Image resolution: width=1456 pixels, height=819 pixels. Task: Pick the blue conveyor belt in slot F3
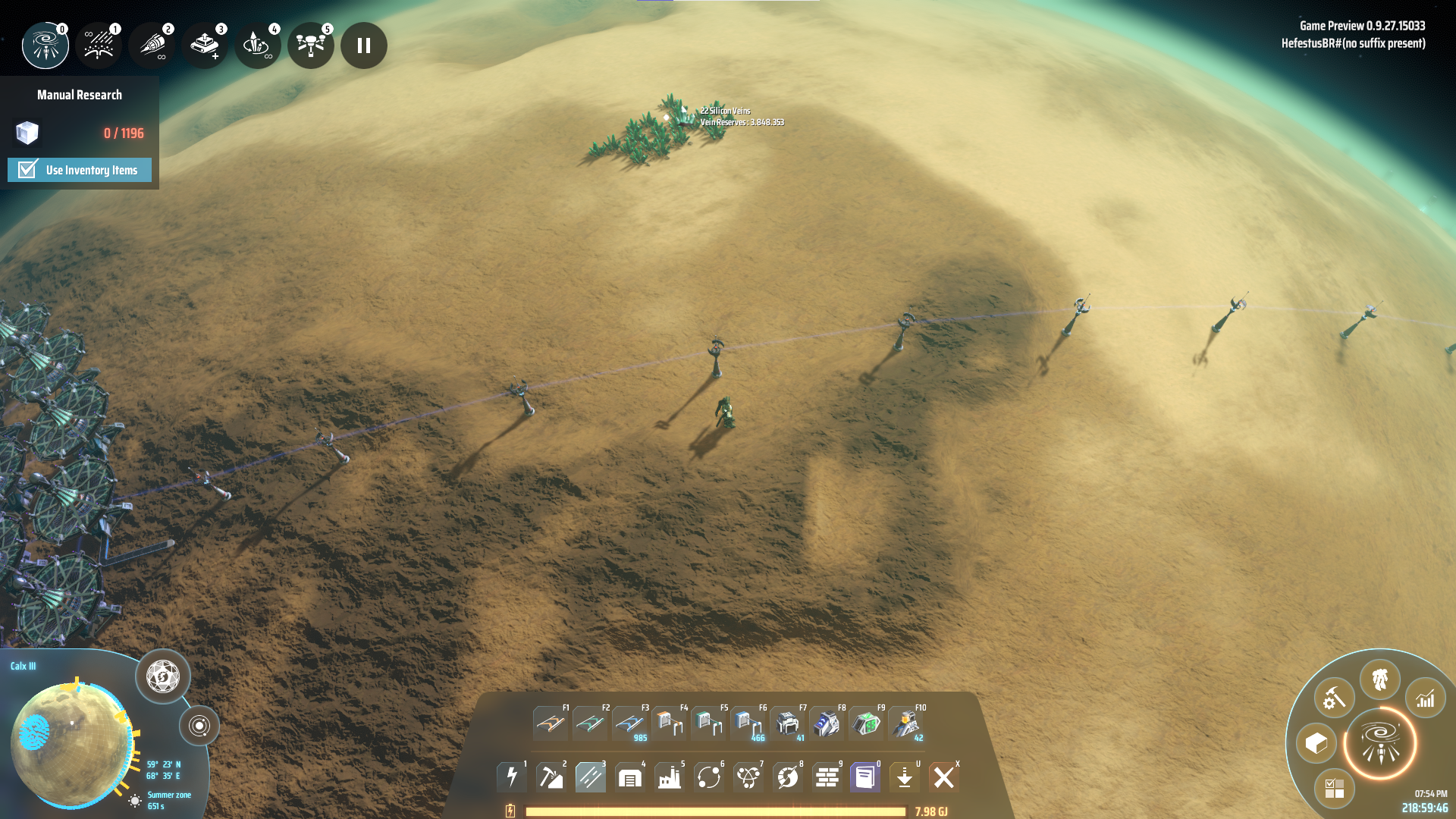(x=629, y=723)
